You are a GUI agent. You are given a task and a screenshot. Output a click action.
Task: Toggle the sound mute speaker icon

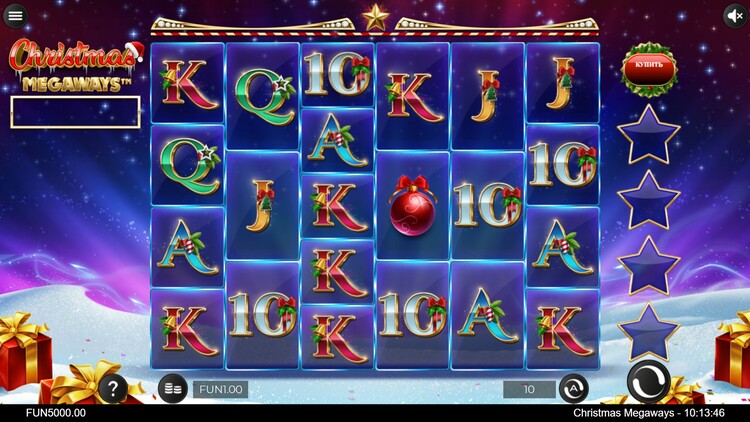(735, 16)
